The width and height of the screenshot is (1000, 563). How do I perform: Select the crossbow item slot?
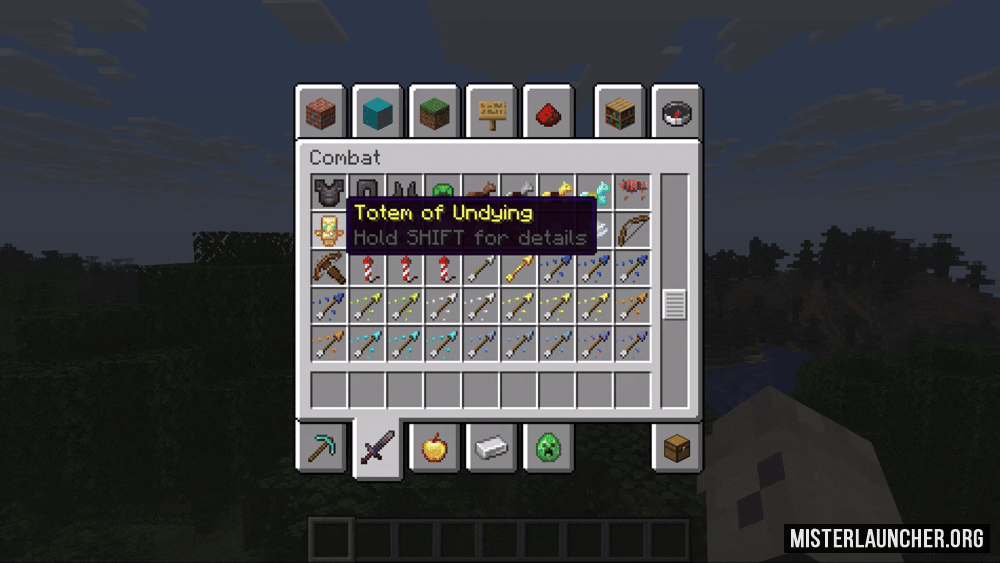tap(327, 268)
